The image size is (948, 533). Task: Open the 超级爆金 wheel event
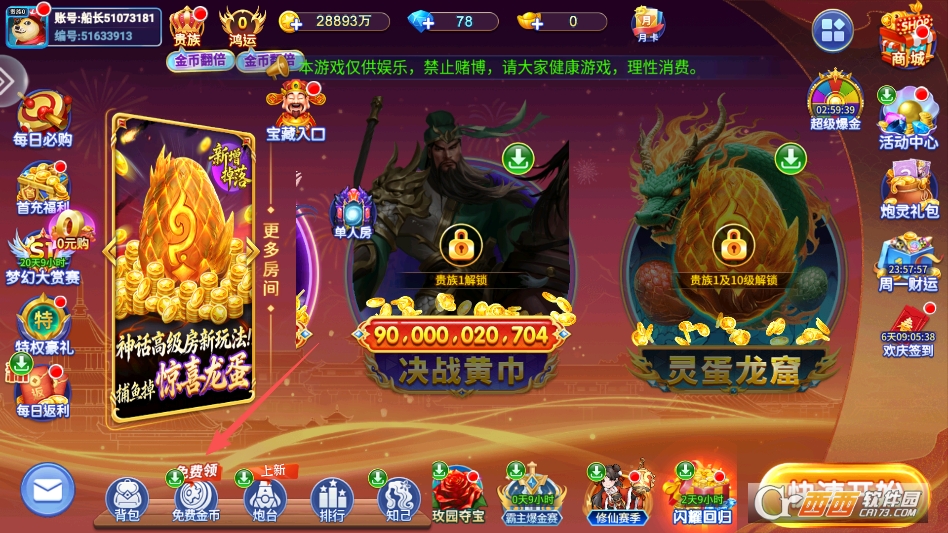[x=835, y=102]
